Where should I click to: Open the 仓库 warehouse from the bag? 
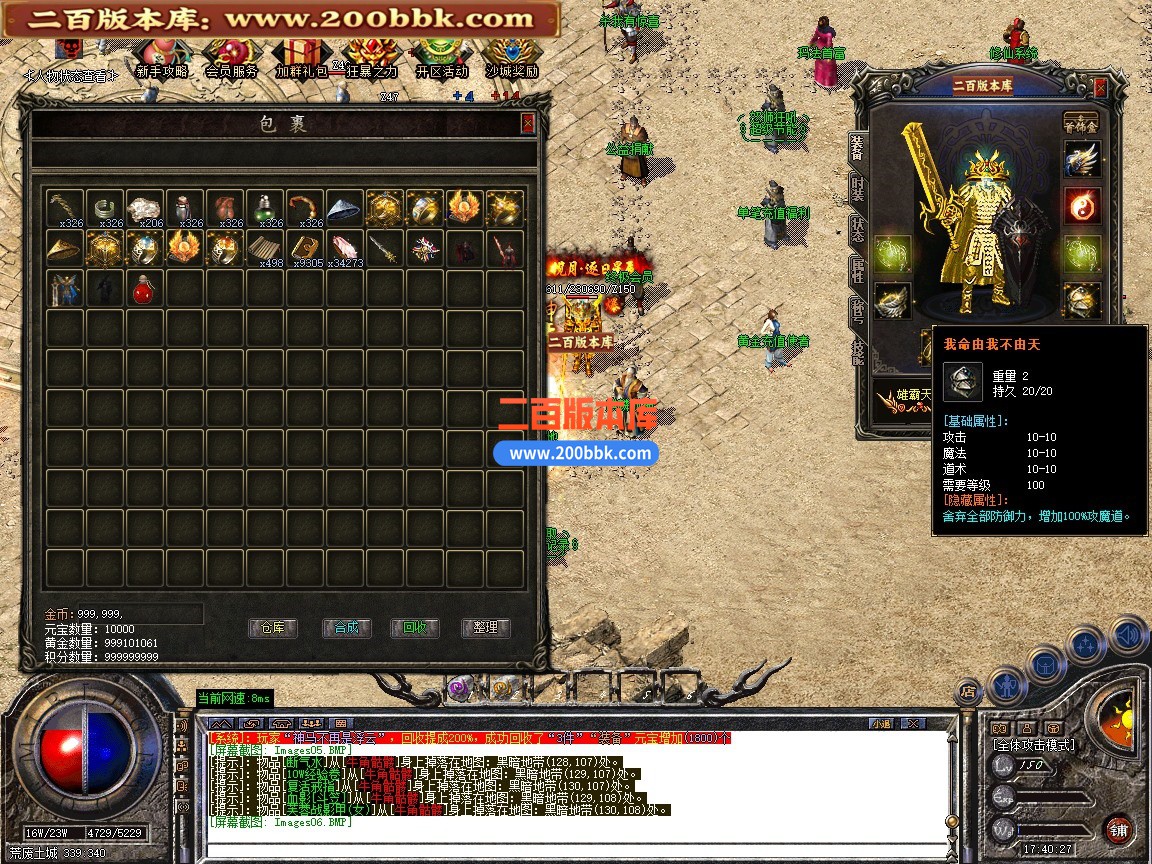273,628
